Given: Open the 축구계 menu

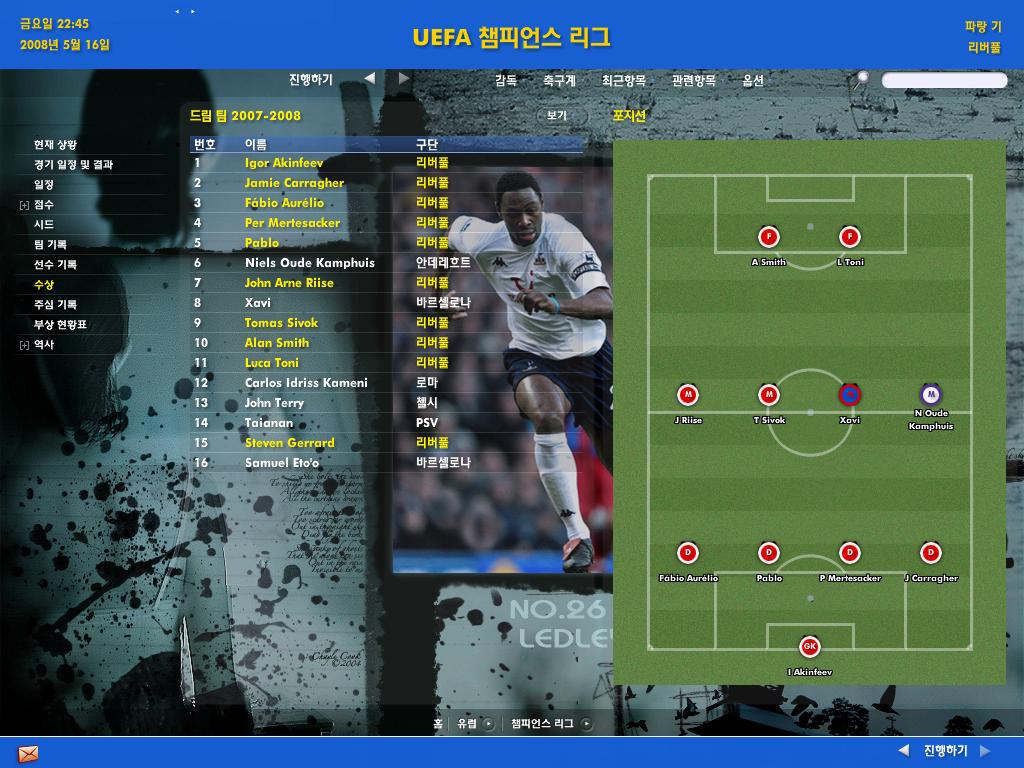Looking at the screenshot, I should click(559, 81).
